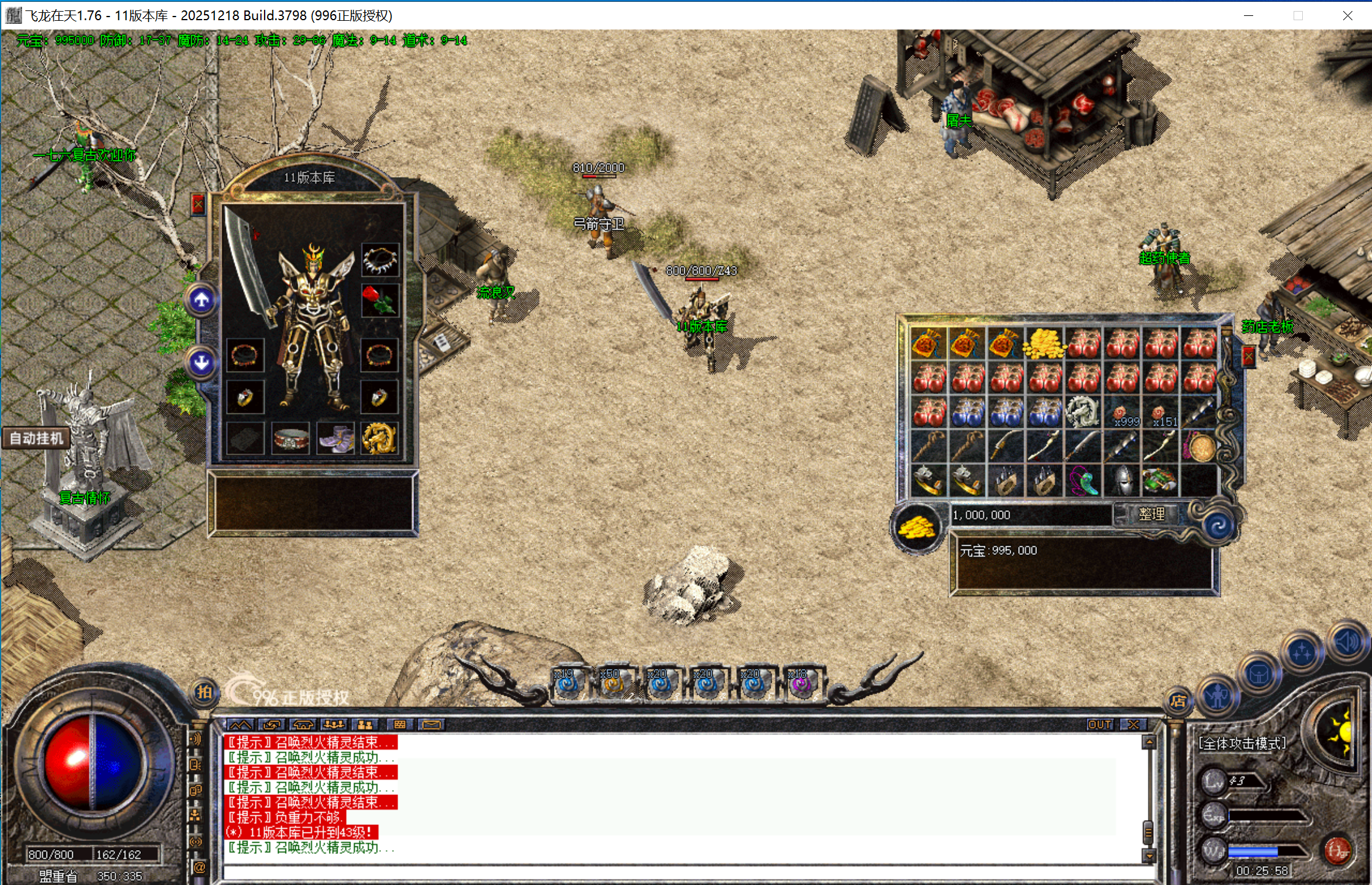Minimize the game window
The height and width of the screenshot is (885, 1372).
pos(1249,15)
